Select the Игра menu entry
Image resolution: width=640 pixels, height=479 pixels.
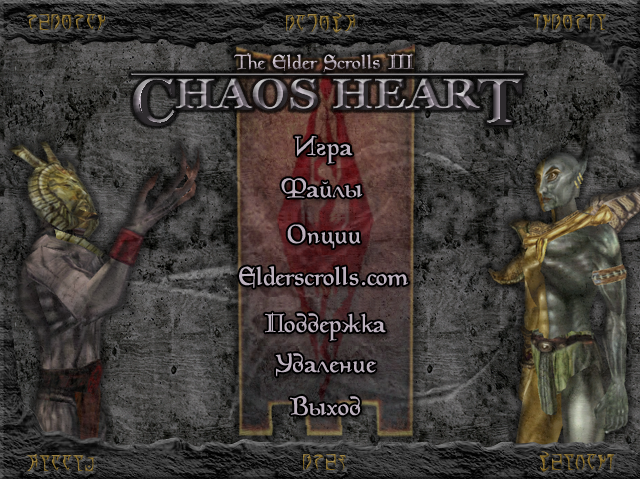click(x=324, y=146)
